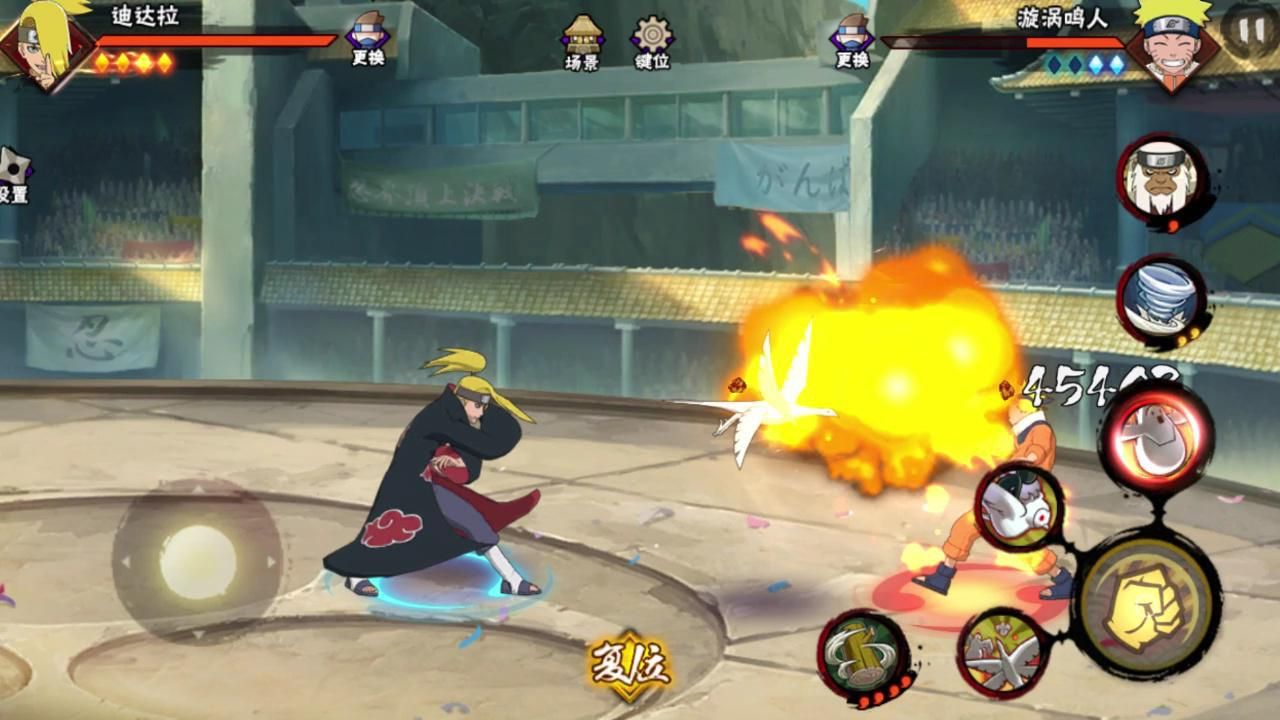
Task: Open the 场景 scene selector
Action: [582, 42]
